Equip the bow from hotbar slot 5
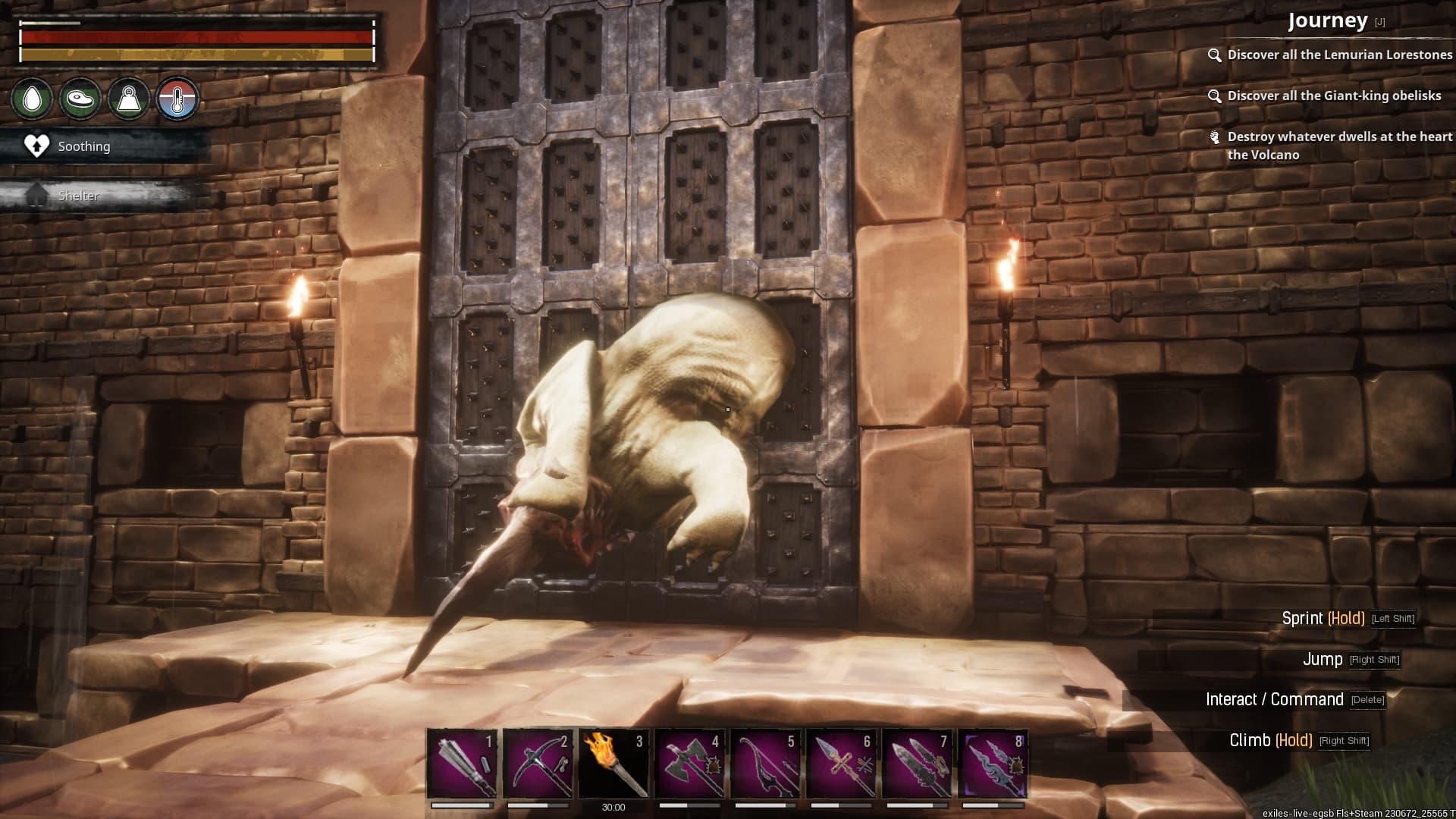The width and height of the screenshot is (1456, 819). click(765, 763)
